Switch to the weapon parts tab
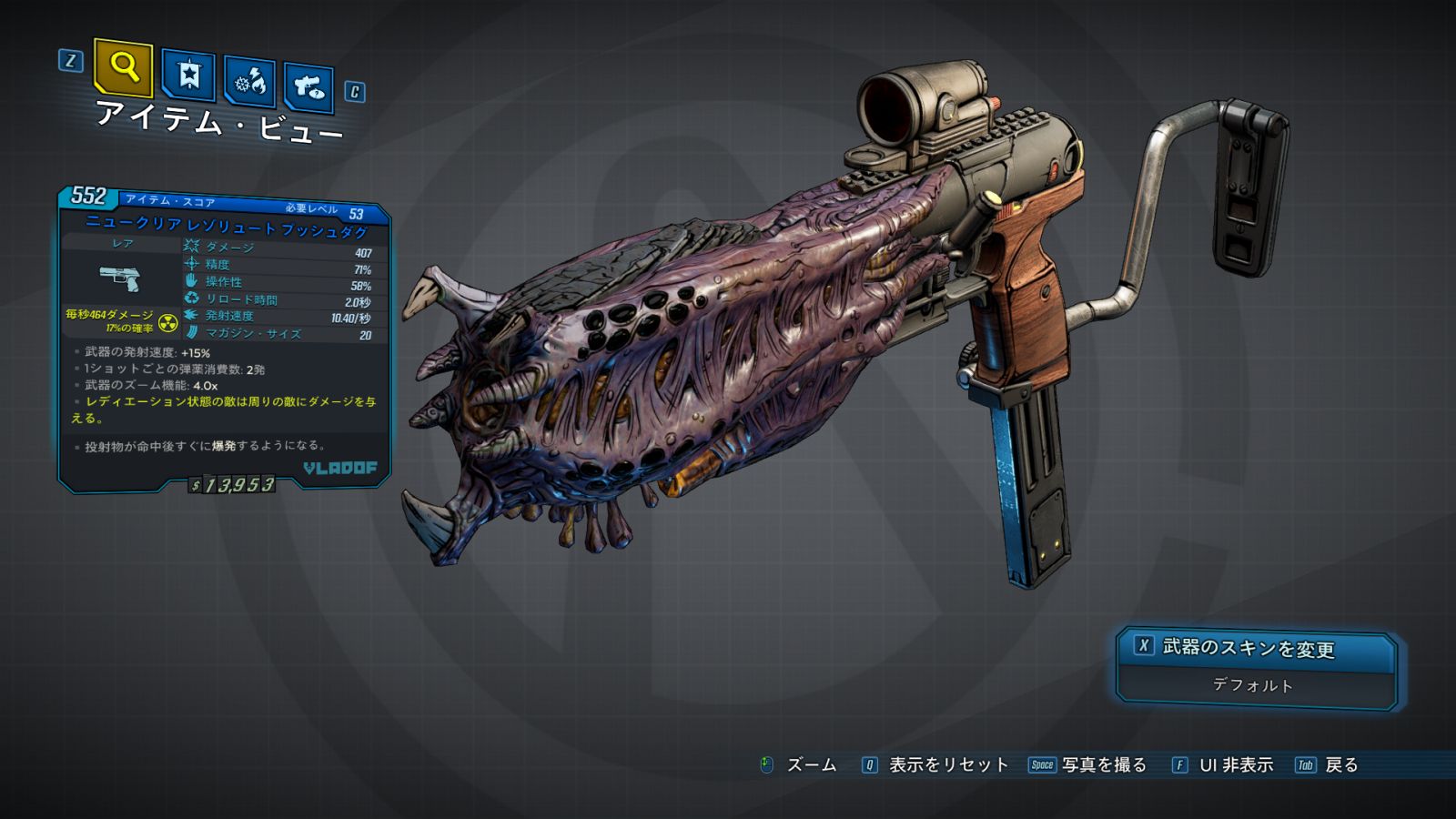The width and height of the screenshot is (1456, 819). tap(308, 87)
